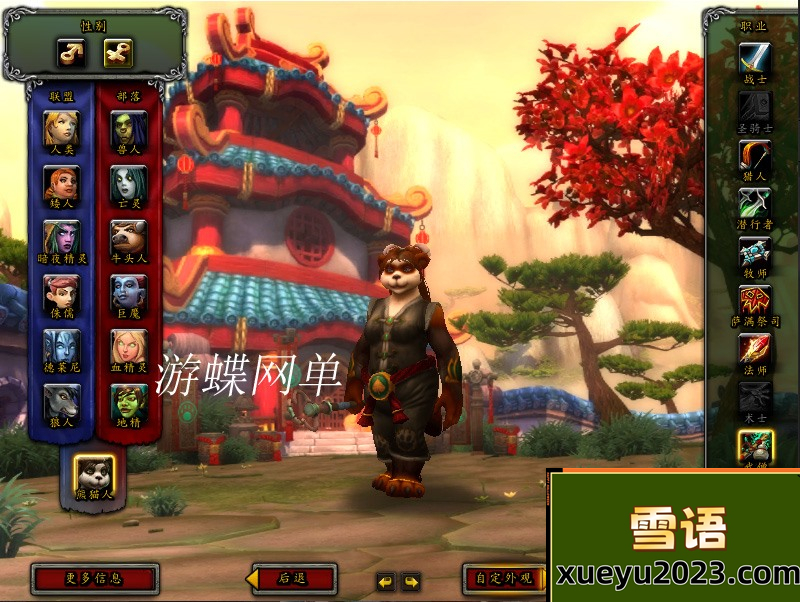Viewport: 800px width, 602px height.
Task: Choose the Human (人类) race portrait
Action: [61, 127]
